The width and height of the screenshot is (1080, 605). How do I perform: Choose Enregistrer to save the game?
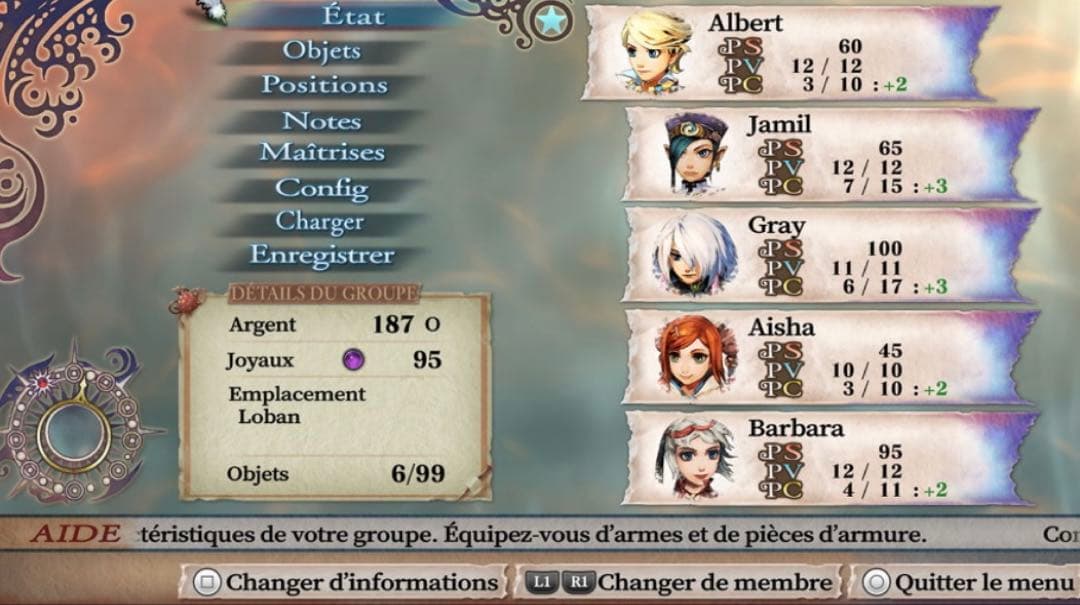pos(321,255)
